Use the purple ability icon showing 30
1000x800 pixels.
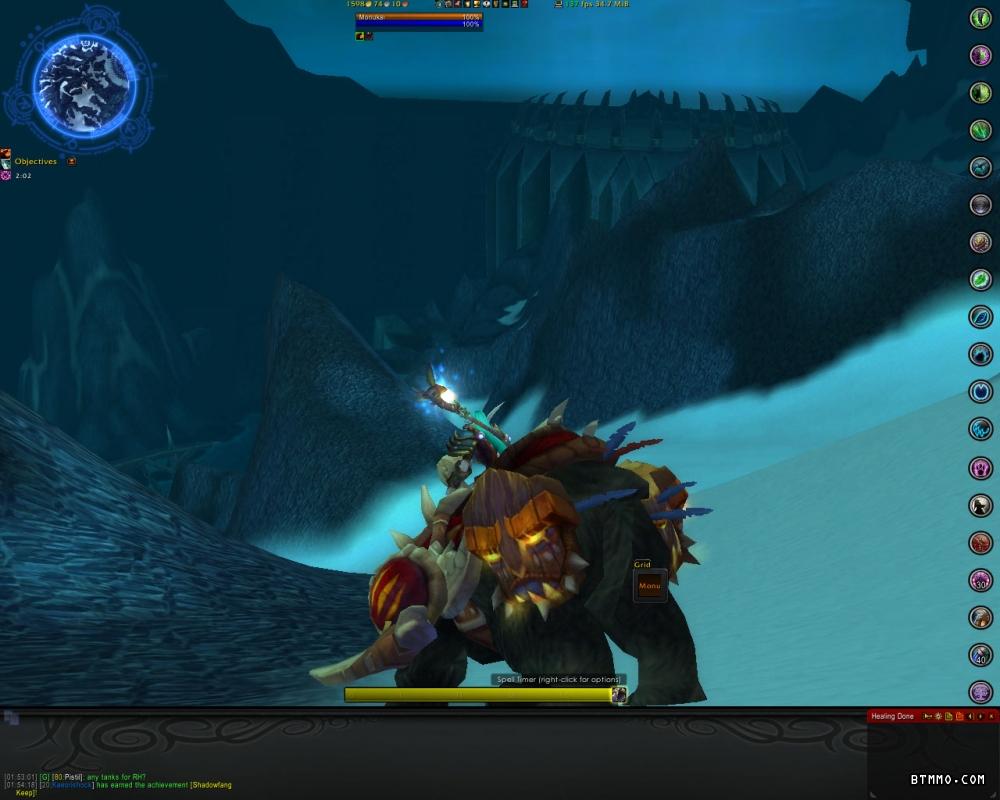(981, 580)
